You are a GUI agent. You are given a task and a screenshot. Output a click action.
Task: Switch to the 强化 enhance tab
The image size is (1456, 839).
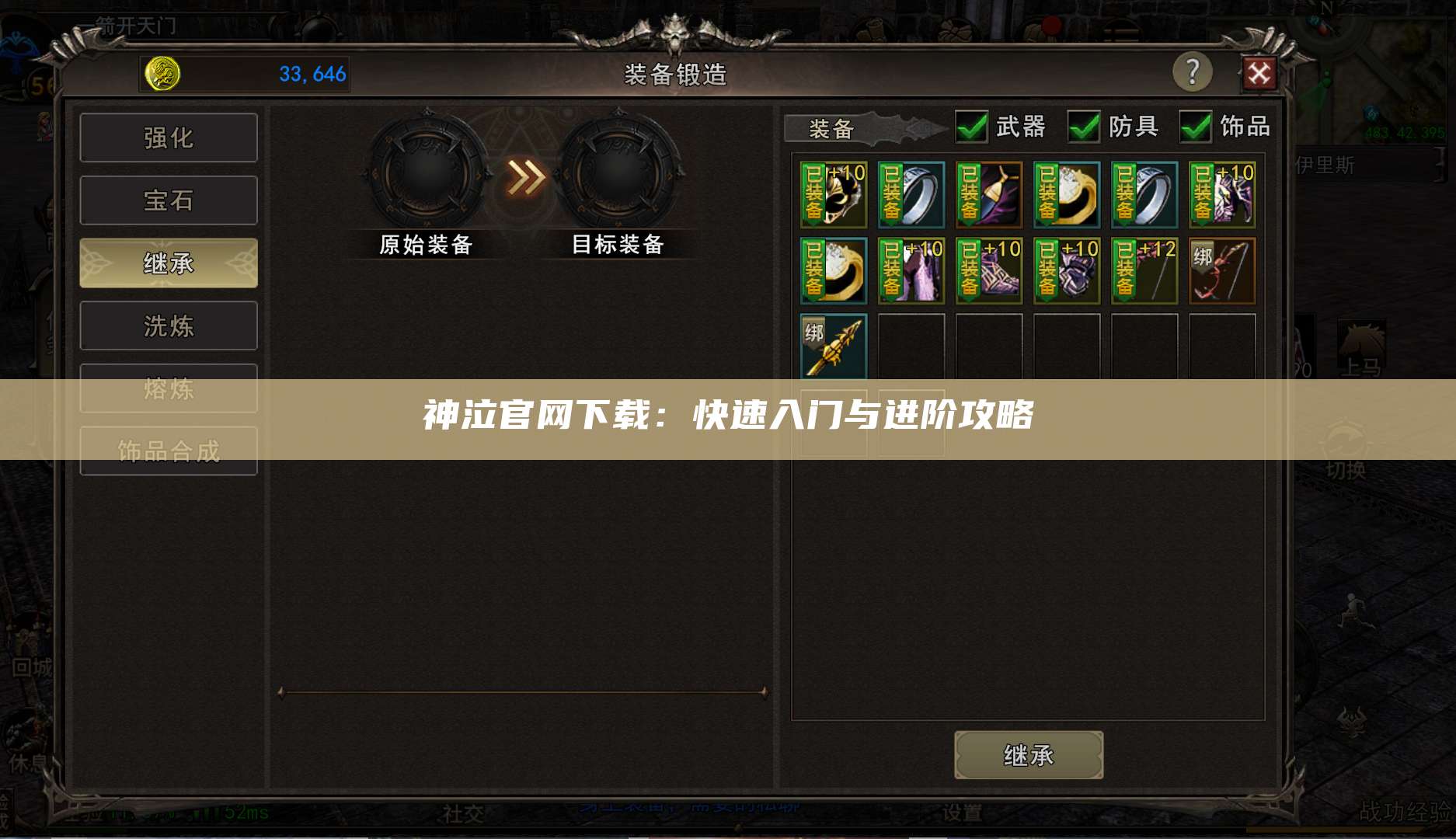pyautogui.click(x=168, y=137)
